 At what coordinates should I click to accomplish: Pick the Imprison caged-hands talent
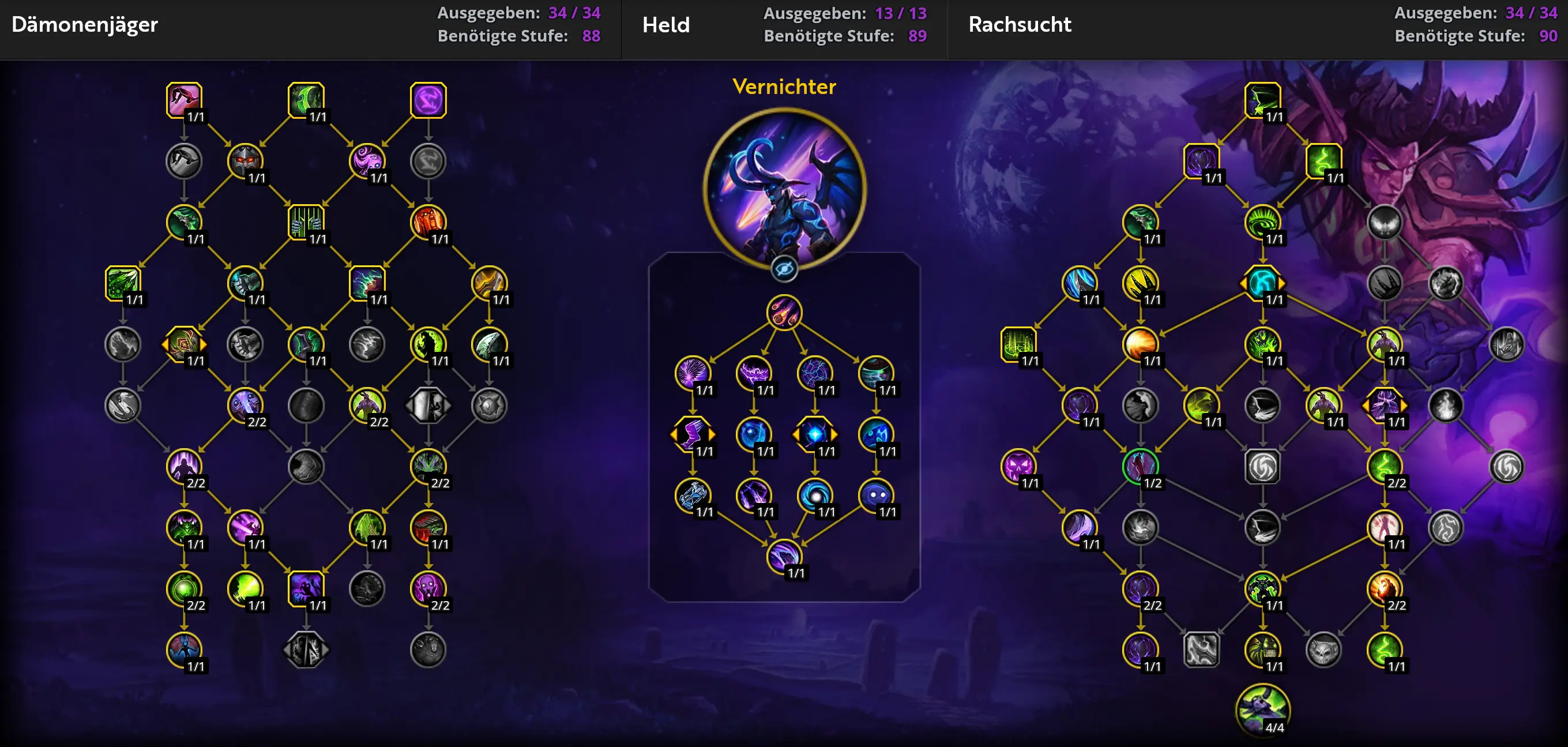306,222
